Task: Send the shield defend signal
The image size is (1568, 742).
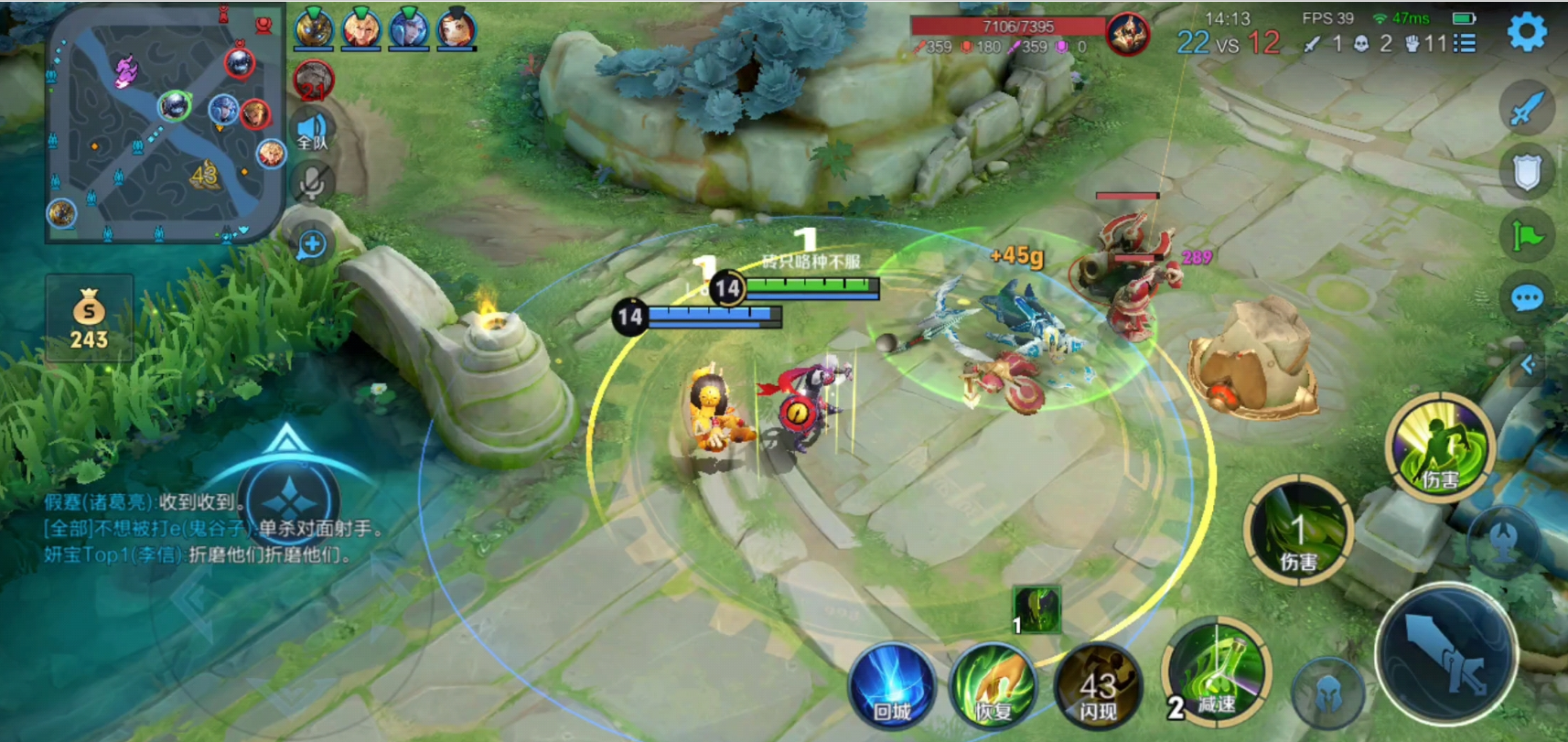Action: [1526, 172]
